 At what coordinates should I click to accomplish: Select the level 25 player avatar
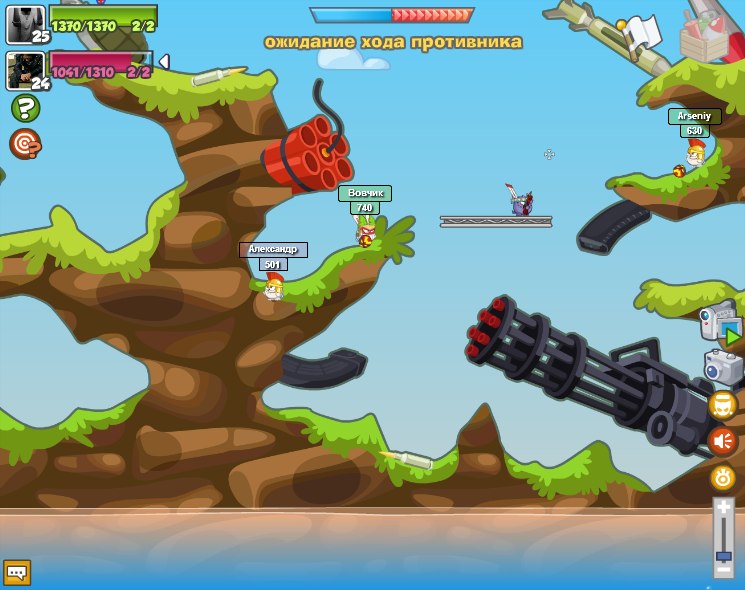coord(25,24)
